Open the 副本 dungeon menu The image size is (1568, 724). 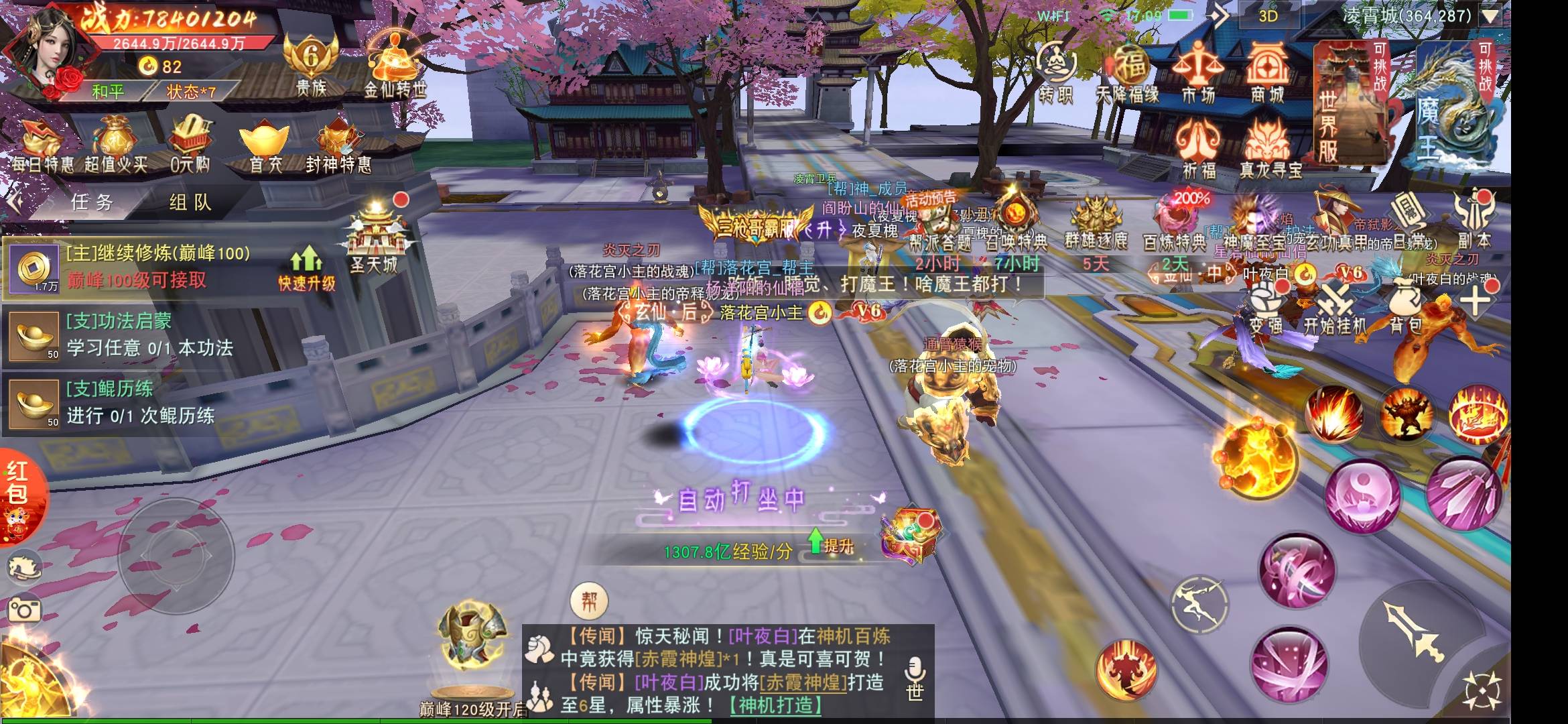(1474, 220)
